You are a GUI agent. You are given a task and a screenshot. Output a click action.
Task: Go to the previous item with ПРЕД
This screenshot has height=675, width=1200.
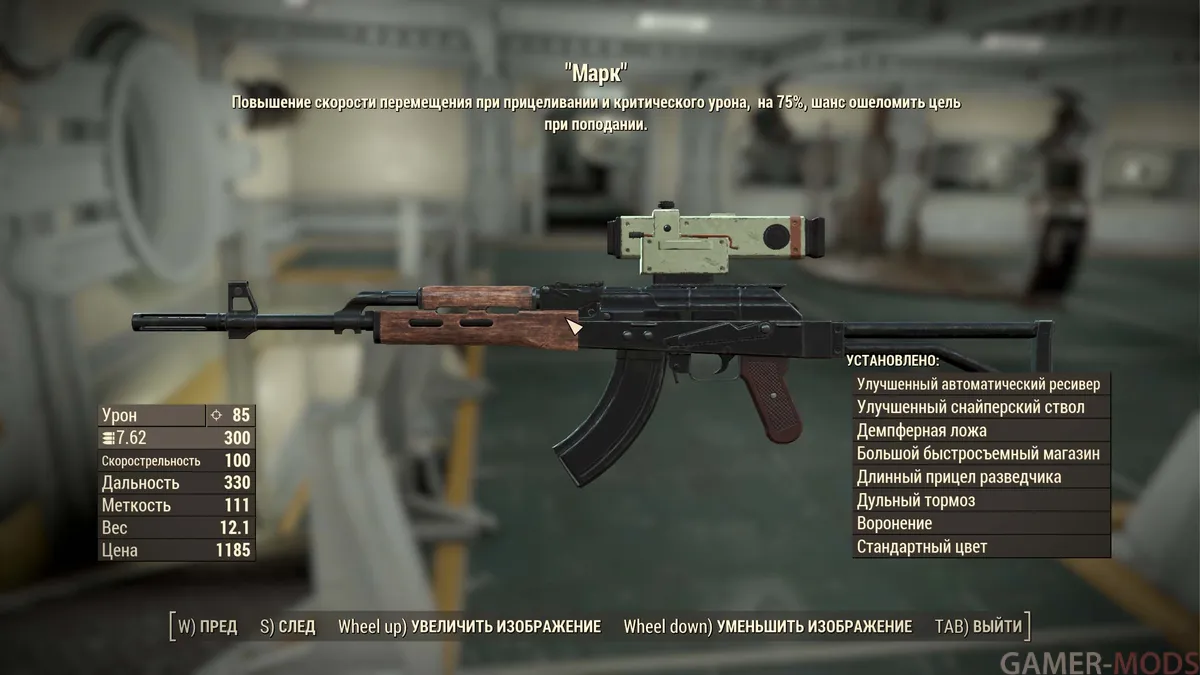click(x=208, y=627)
